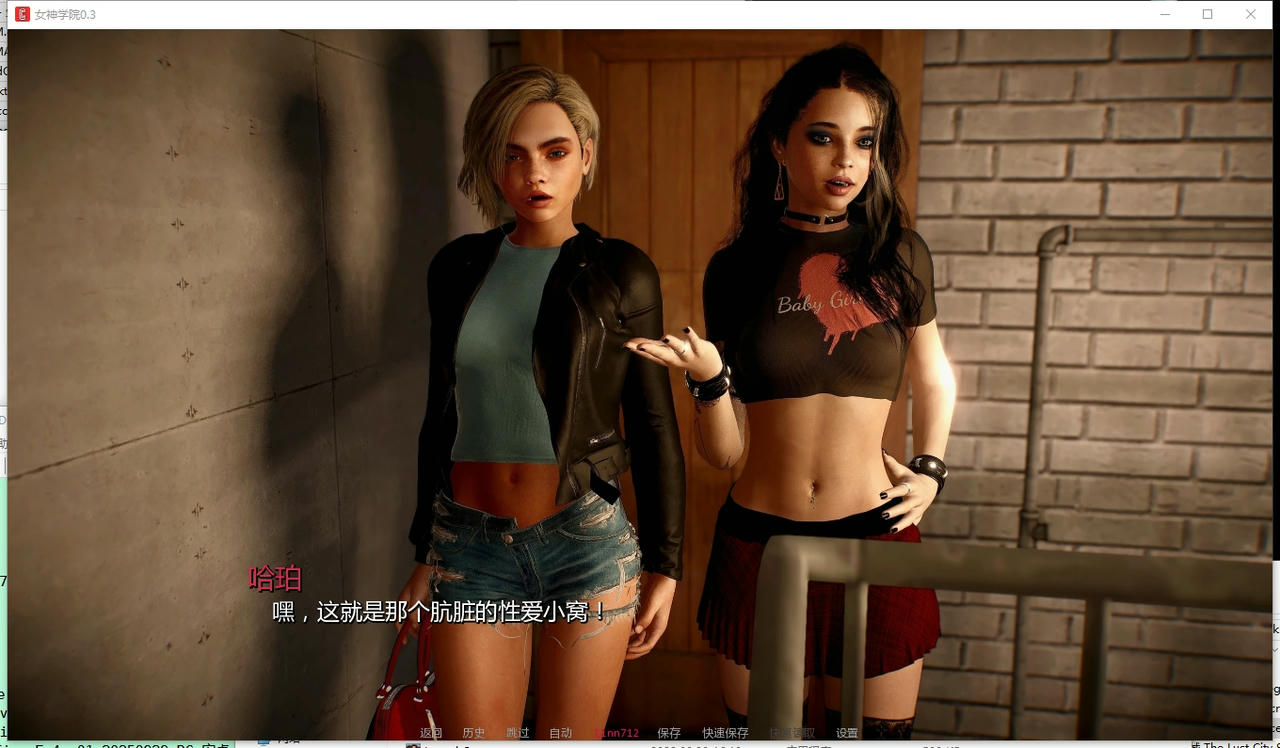Click 返回 to roll back dialogue
Viewport: 1280px width, 748px height.
pyautogui.click(x=430, y=732)
